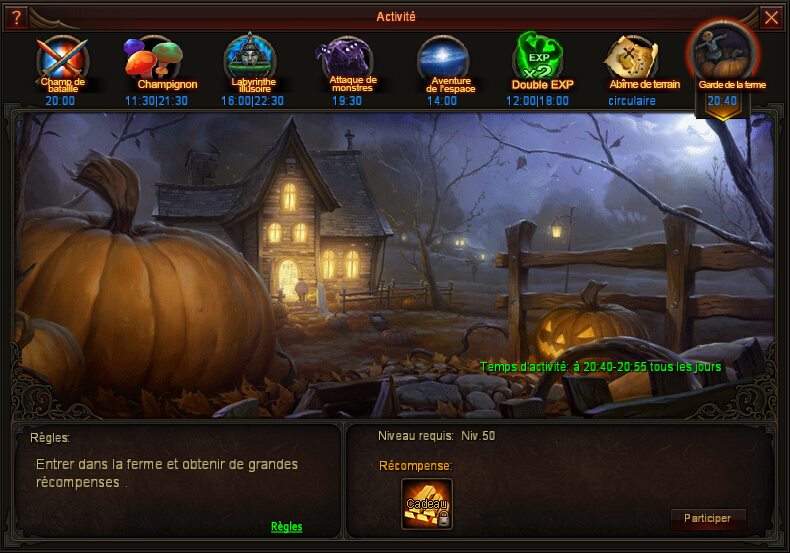Open the Abîme de terrain activity
This screenshot has width=790, height=553.
632,63
